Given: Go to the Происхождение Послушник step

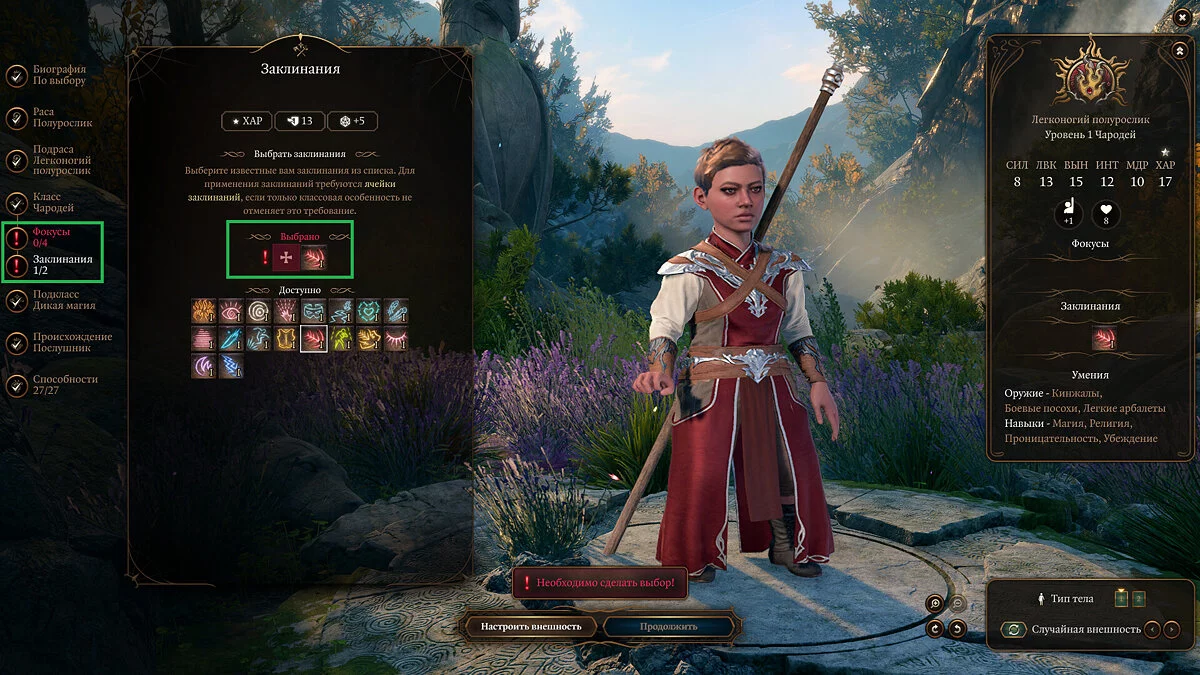Looking at the screenshot, I should (x=71, y=342).
